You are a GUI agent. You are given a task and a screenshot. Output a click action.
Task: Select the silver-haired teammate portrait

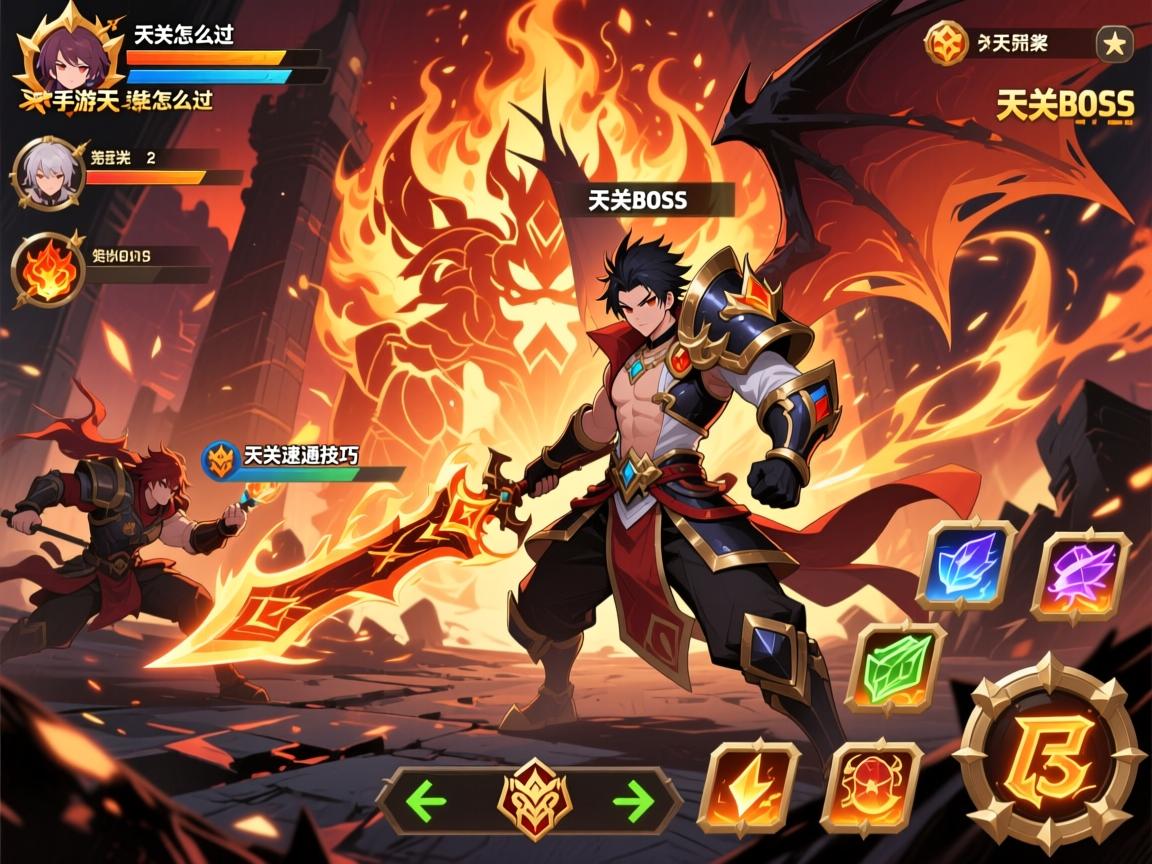pyautogui.click(x=48, y=173)
